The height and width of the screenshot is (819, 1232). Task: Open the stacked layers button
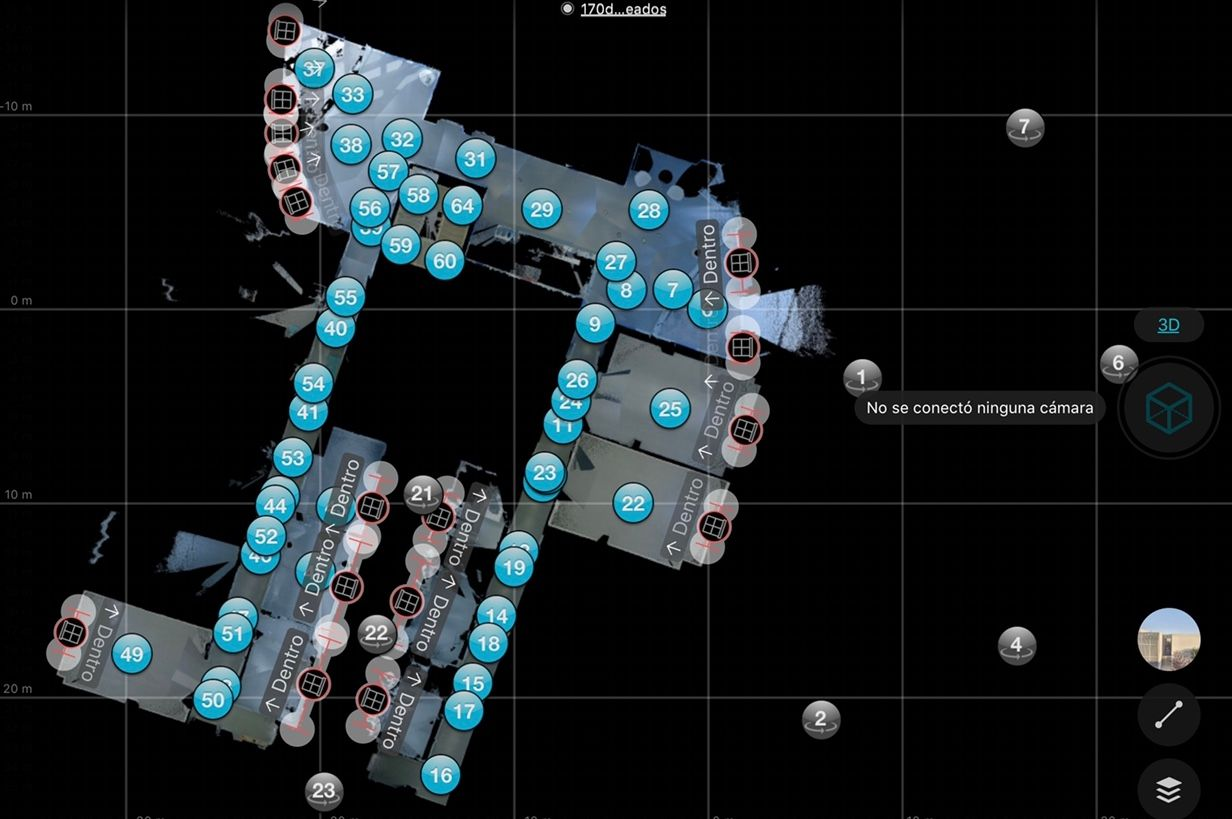[1168, 790]
